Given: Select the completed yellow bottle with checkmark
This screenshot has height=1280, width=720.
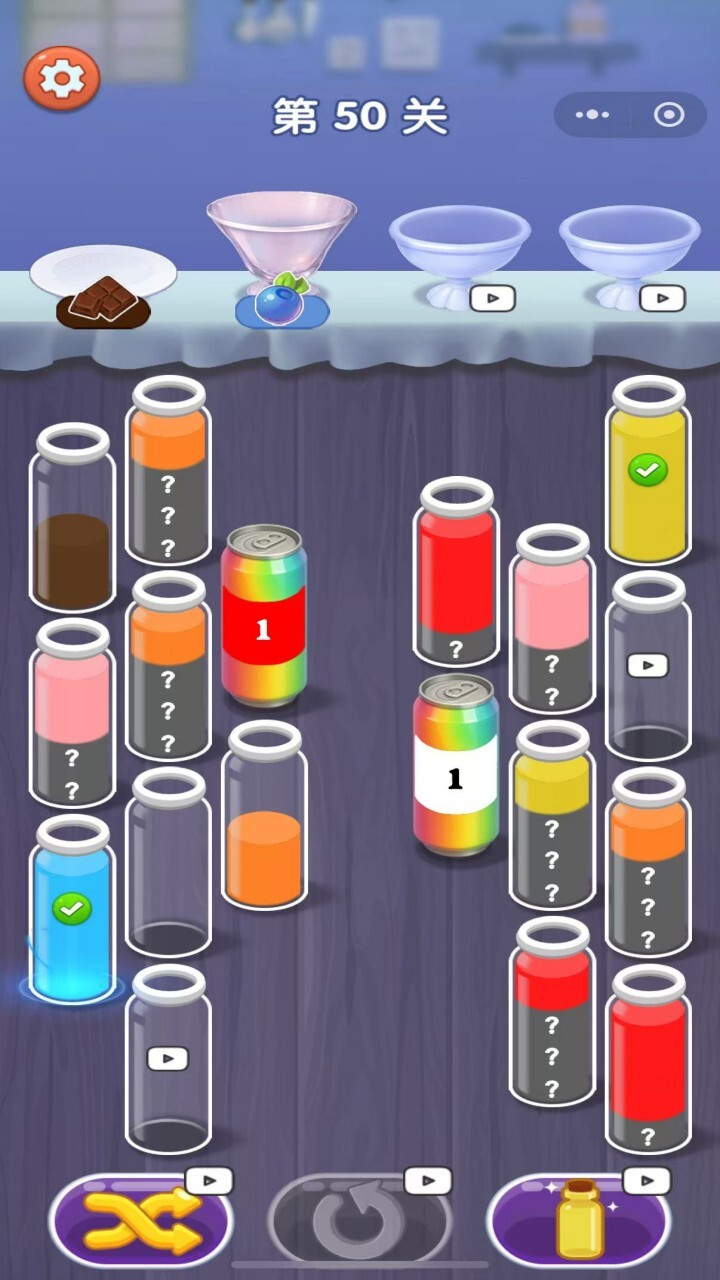Looking at the screenshot, I should coord(648,472).
